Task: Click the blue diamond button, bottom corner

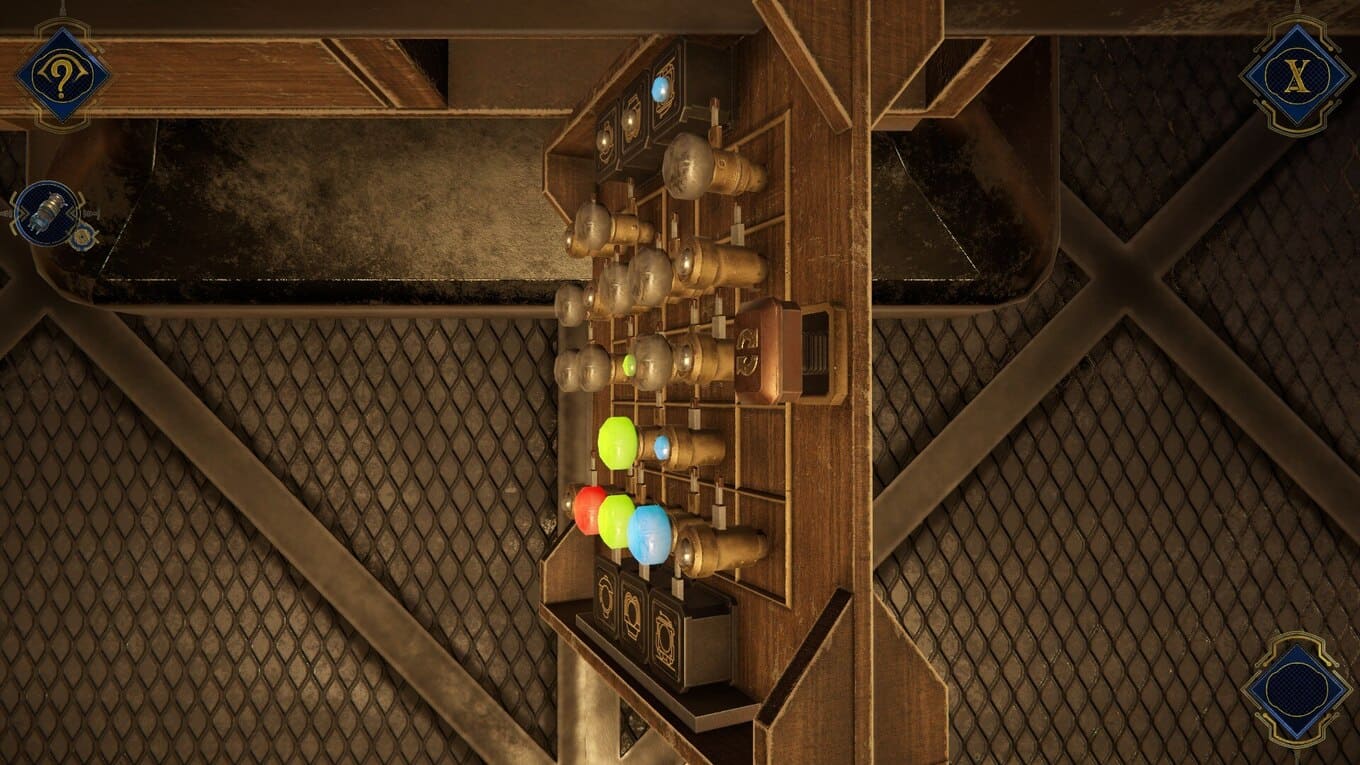Action: (1296, 689)
